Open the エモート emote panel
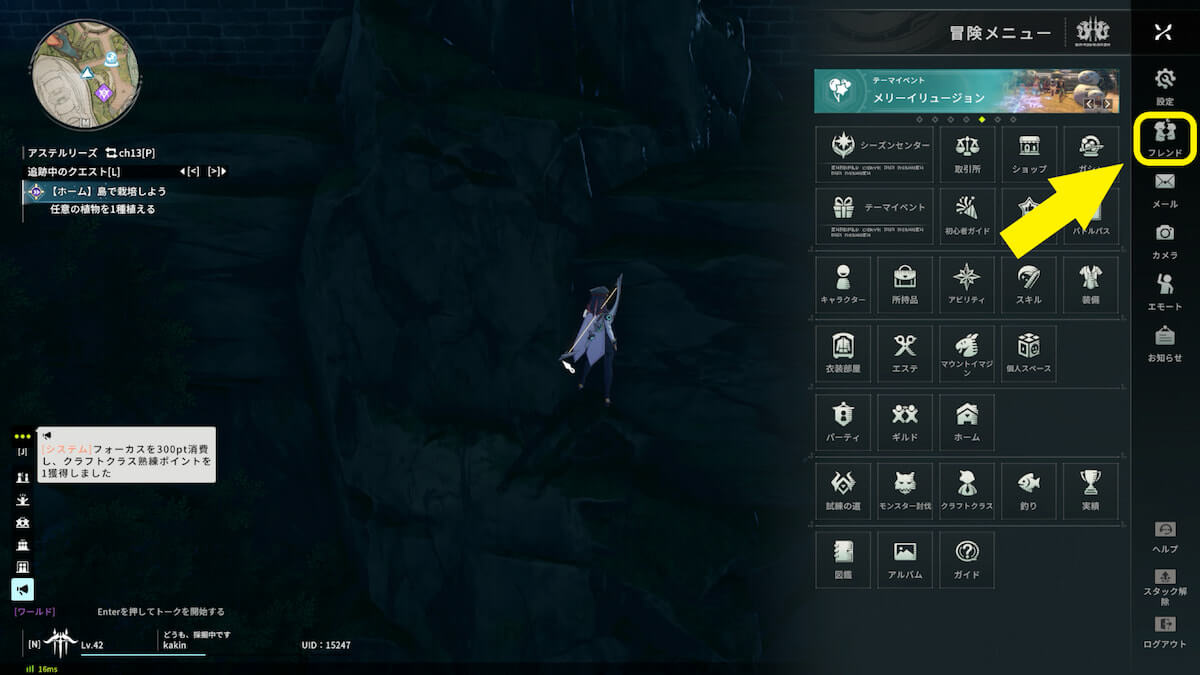Viewport: 1200px width, 675px height. [1165, 291]
